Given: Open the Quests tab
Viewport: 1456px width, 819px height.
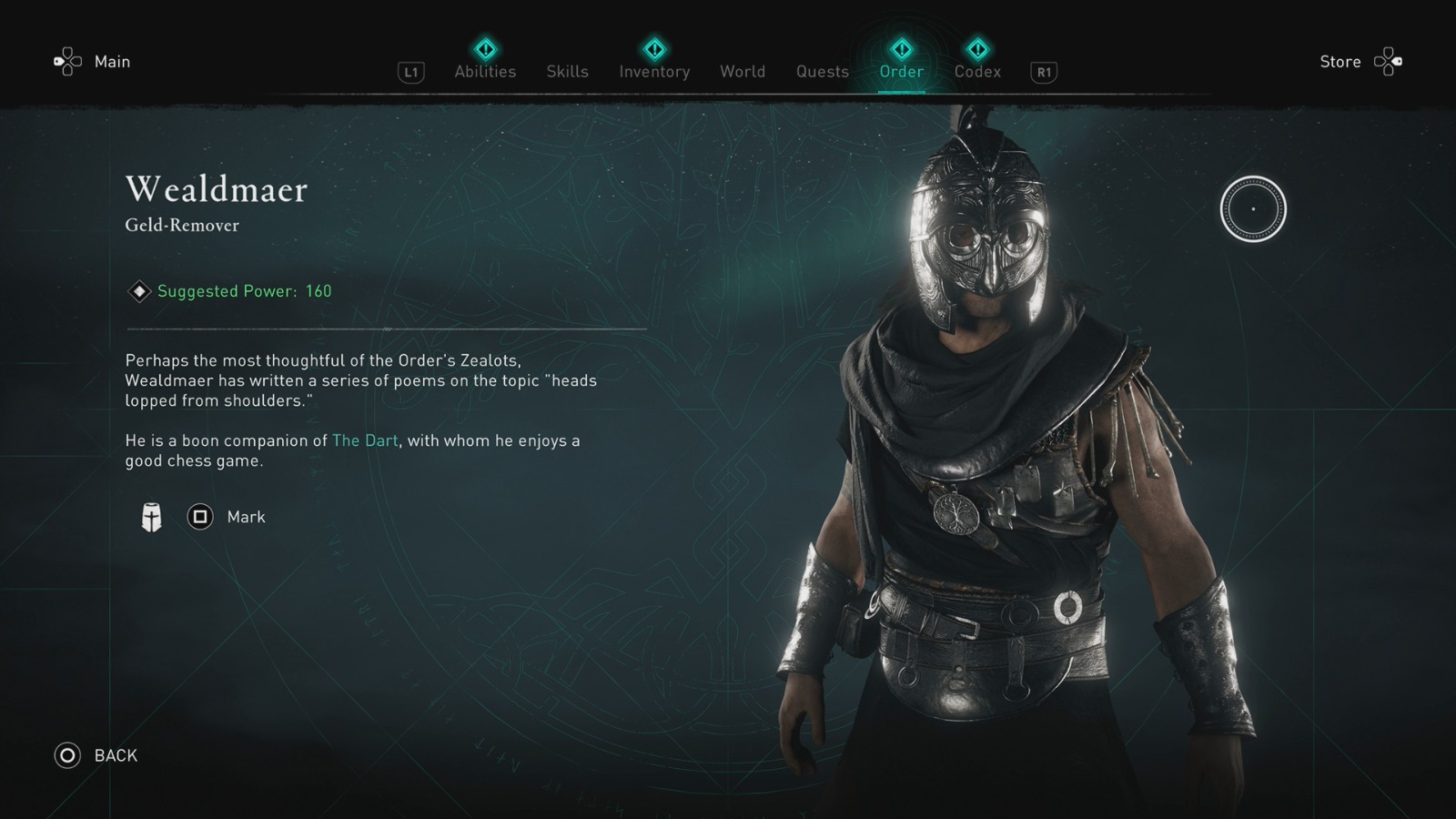Looking at the screenshot, I should pyautogui.click(x=822, y=71).
